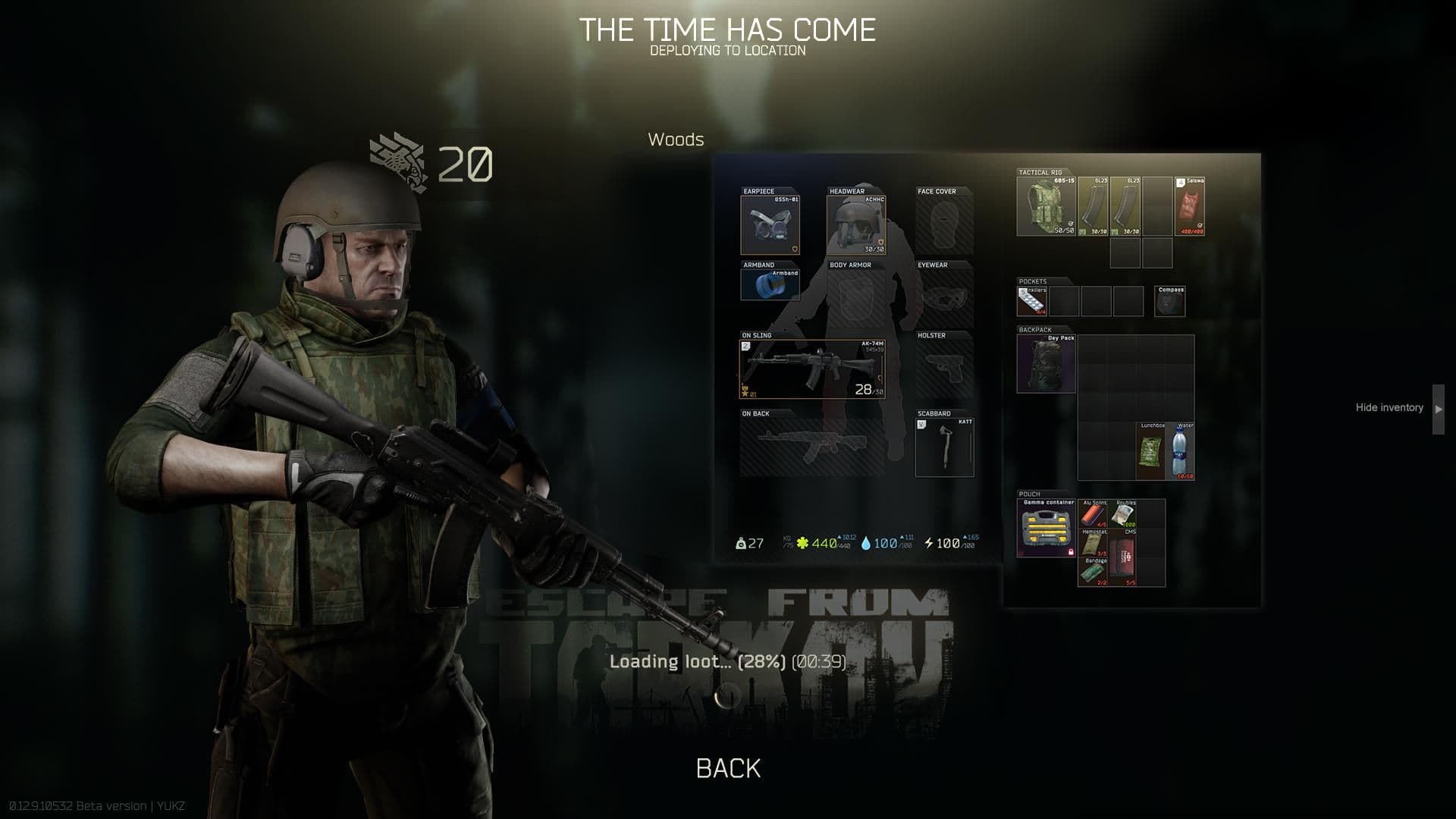
Task: Select the Painkillers in pockets
Action: click(x=1031, y=300)
